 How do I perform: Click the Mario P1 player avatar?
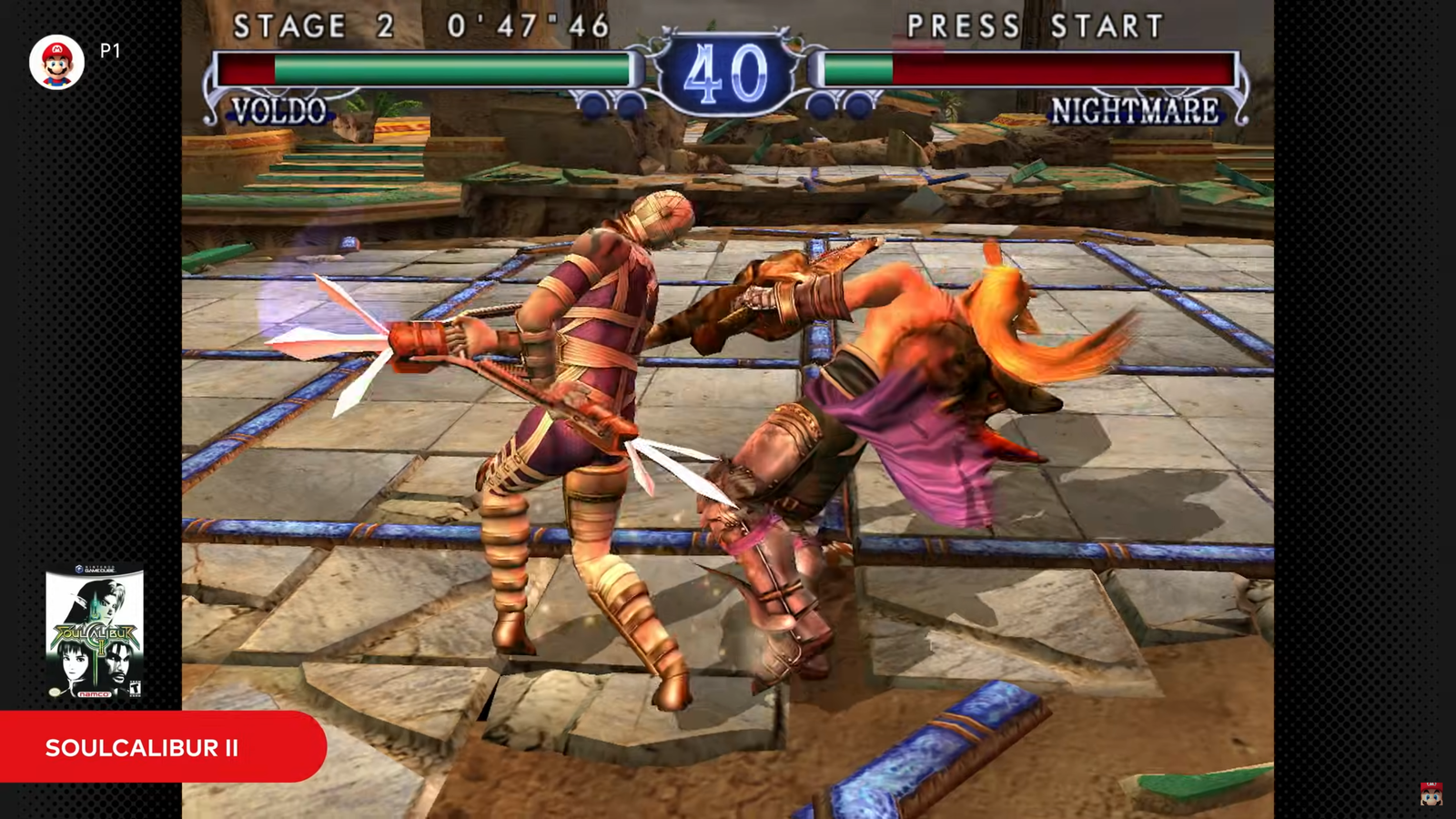[x=56, y=62]
